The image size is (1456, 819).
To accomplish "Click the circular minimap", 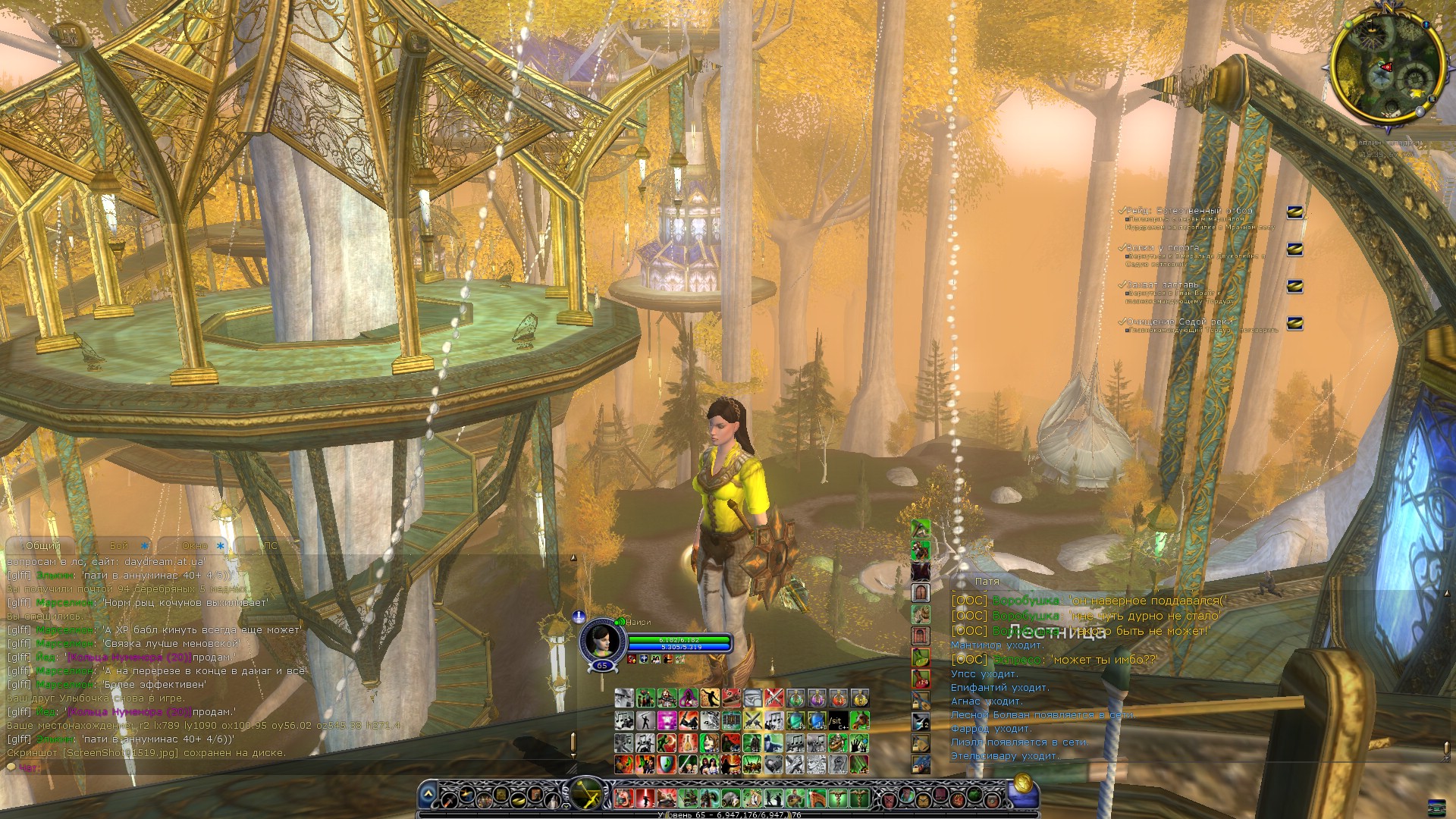I will 1386,67.
